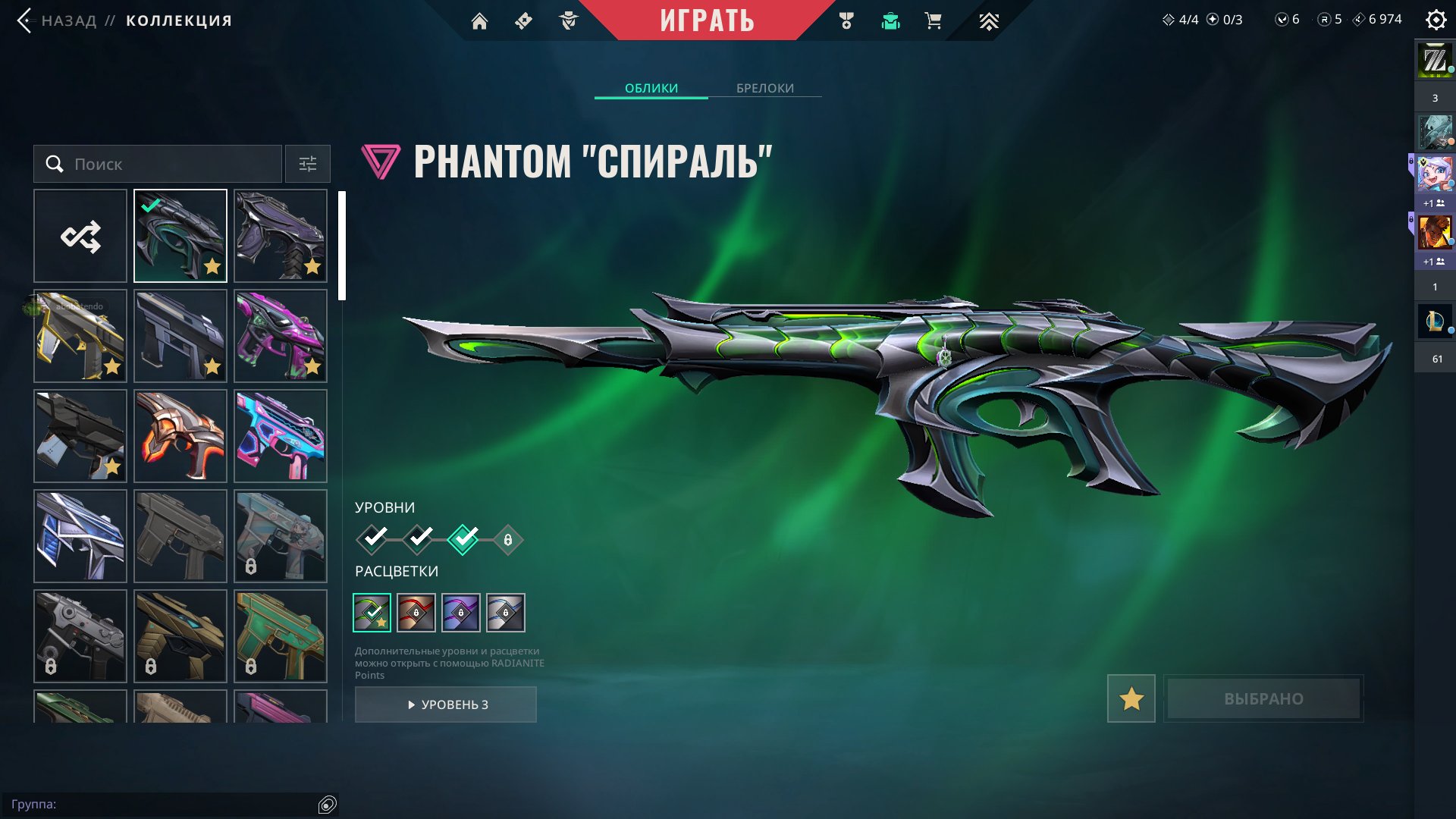
Task: Open the battle pass chevrons icon
Action: point(988,21)
